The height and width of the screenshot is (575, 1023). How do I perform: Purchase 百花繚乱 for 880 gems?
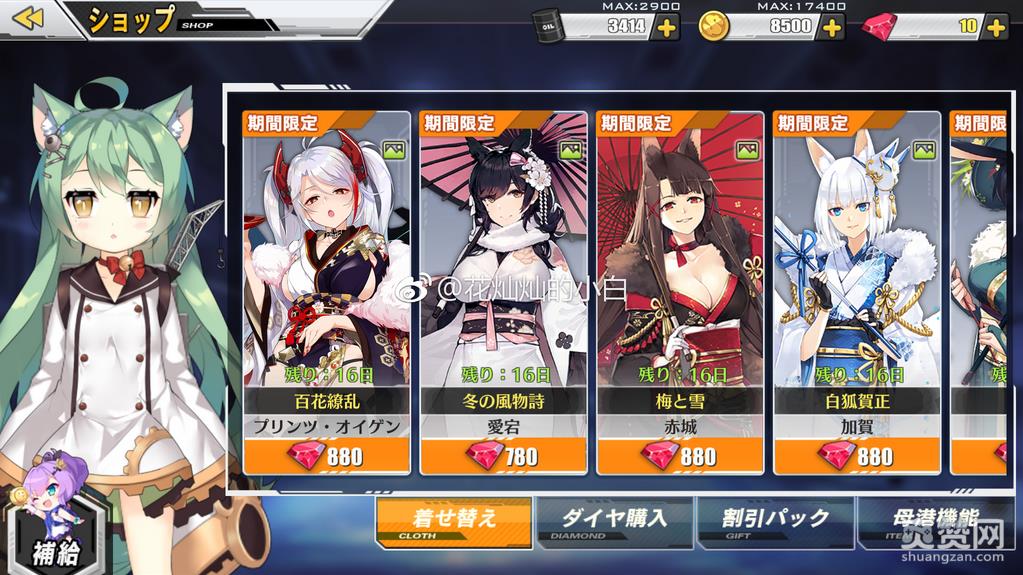pos(326,456)
